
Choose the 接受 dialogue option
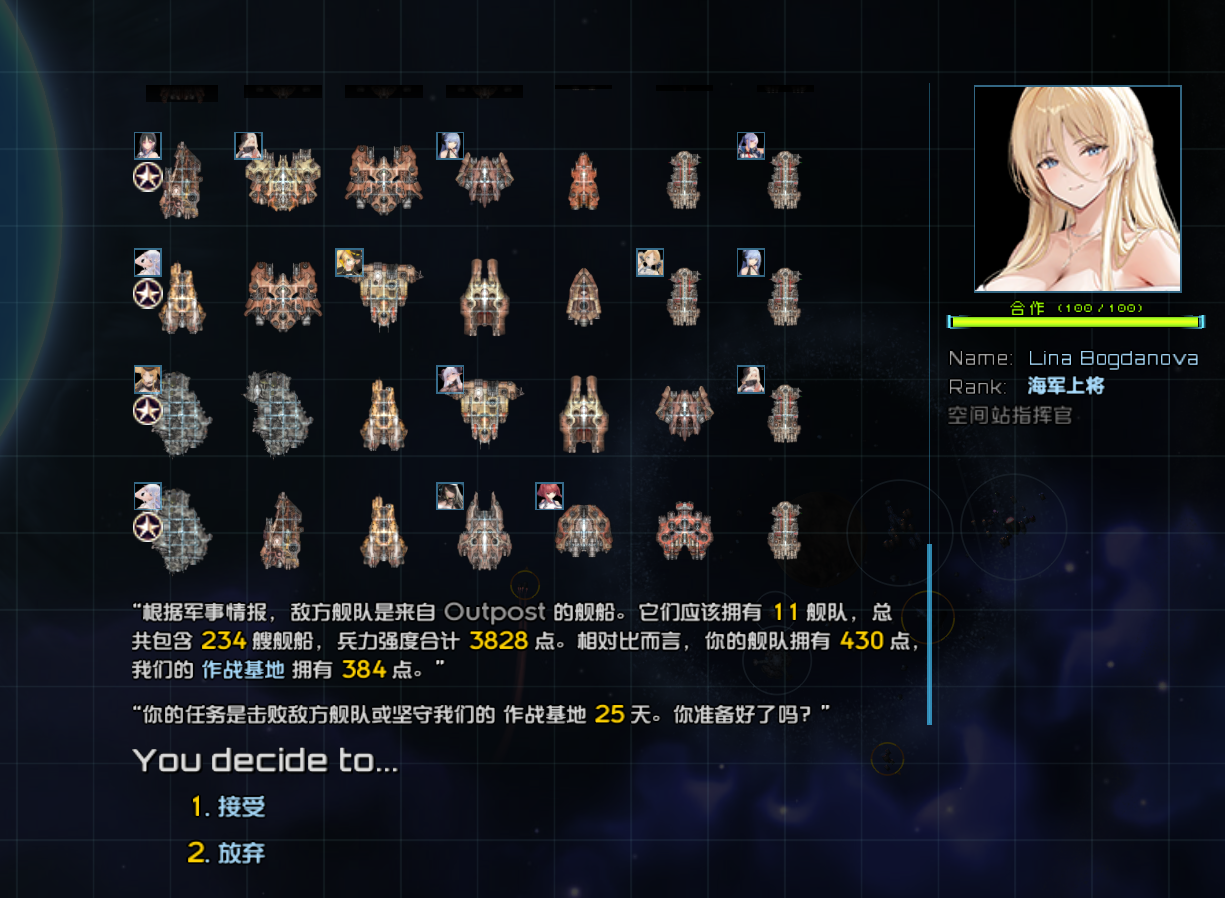pyautogui.click(x=241, y=807)
